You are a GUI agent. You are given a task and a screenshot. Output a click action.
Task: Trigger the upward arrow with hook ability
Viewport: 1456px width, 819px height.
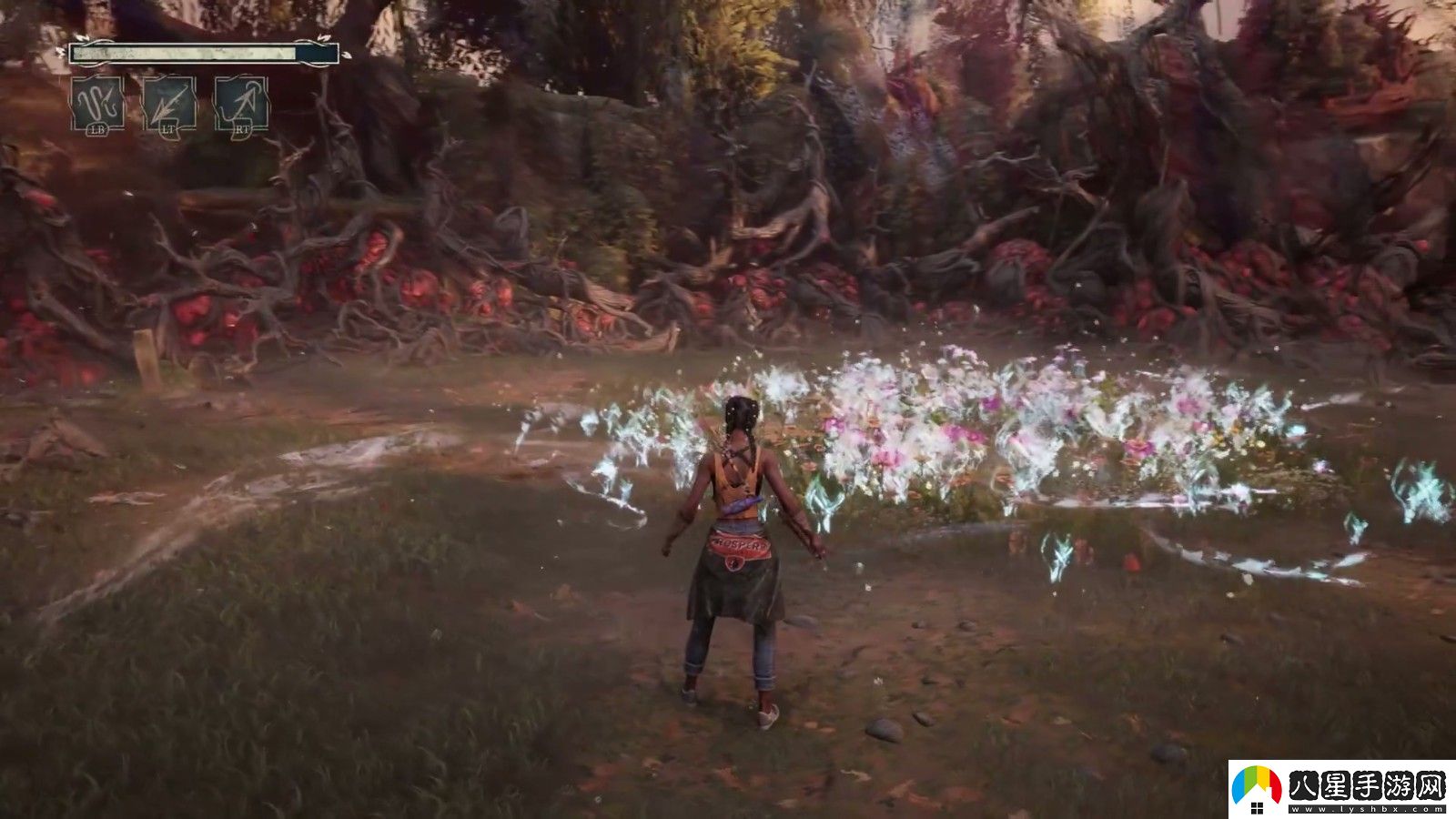tap(241, 104)
